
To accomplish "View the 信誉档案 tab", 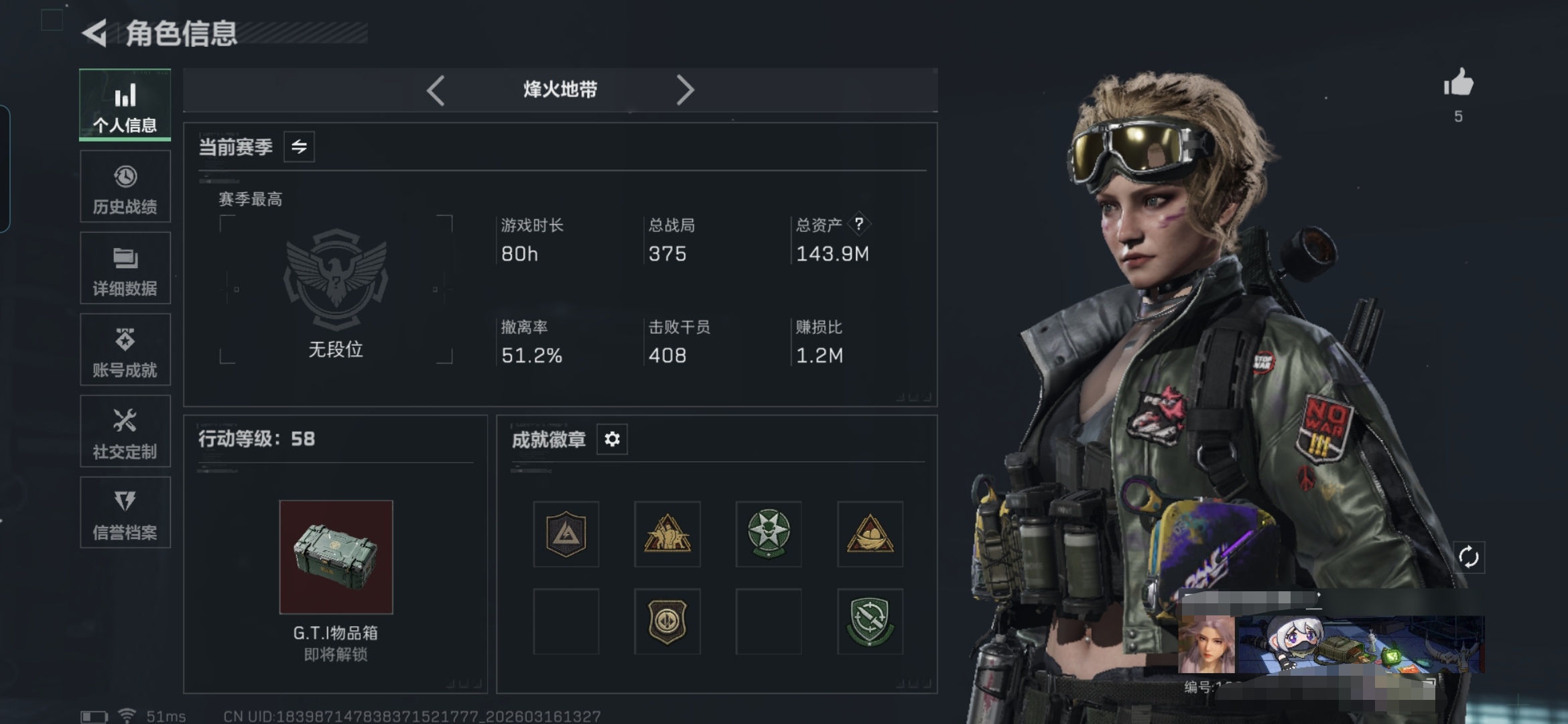I will 125,513.
